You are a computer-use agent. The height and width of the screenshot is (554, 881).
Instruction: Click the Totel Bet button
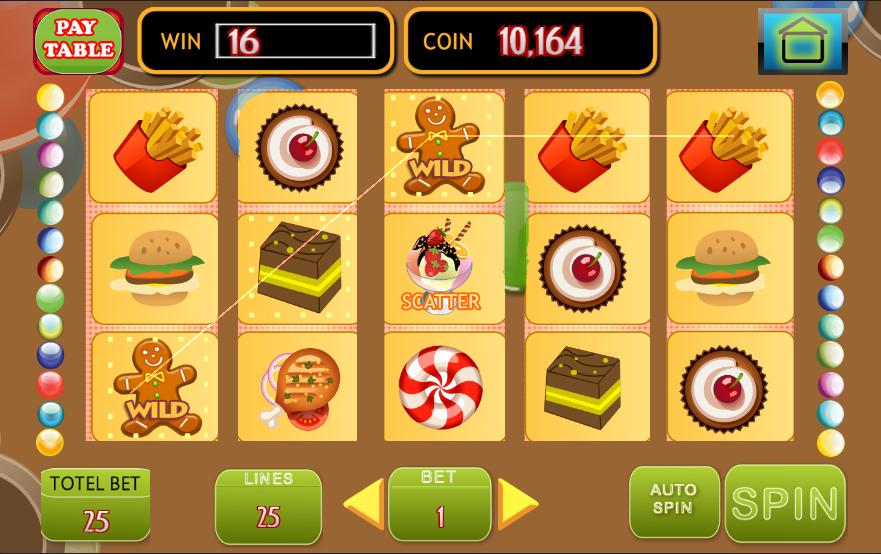click(96, 505)
